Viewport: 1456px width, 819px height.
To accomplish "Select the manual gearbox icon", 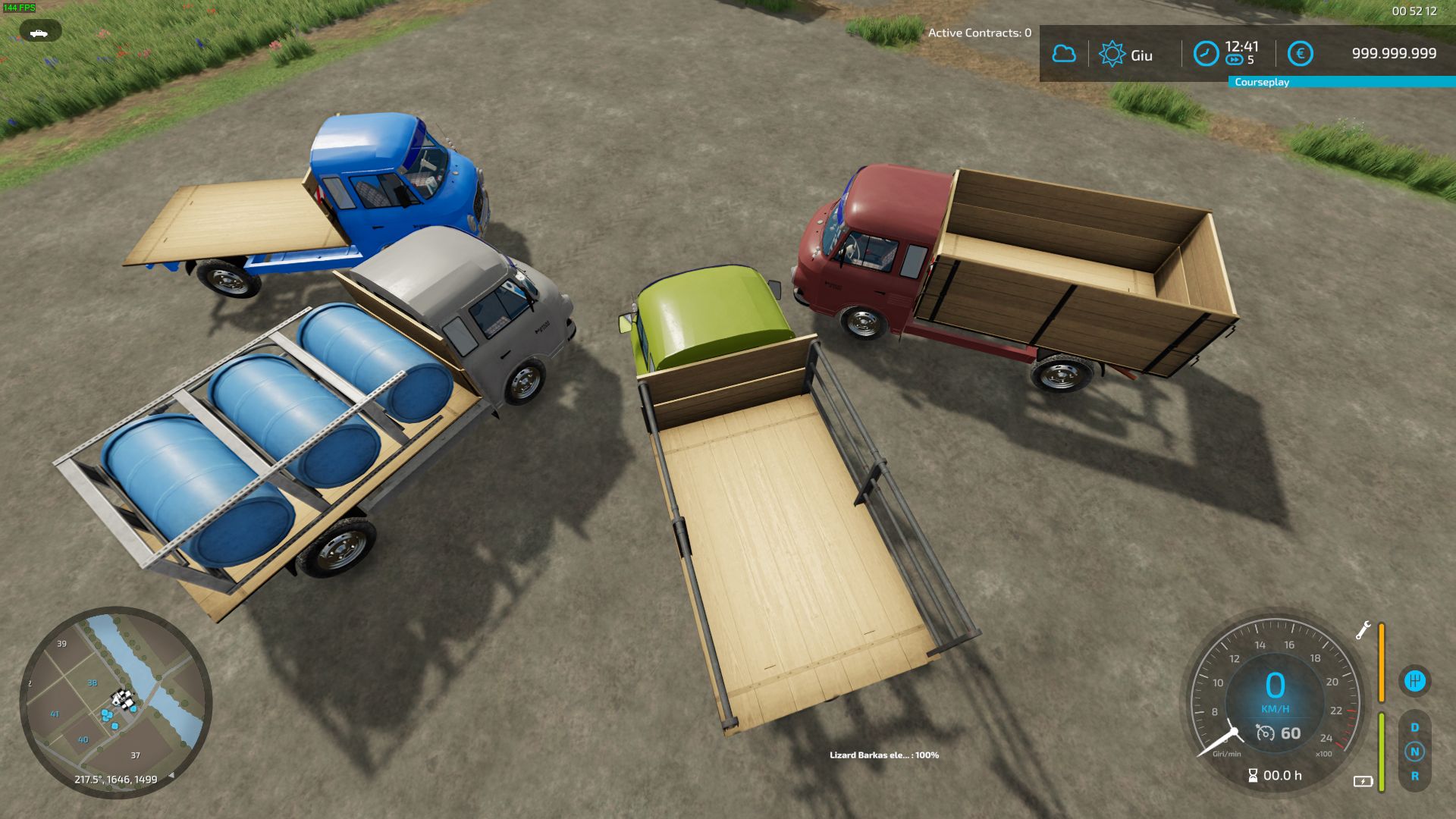I will click(1414, 681).
